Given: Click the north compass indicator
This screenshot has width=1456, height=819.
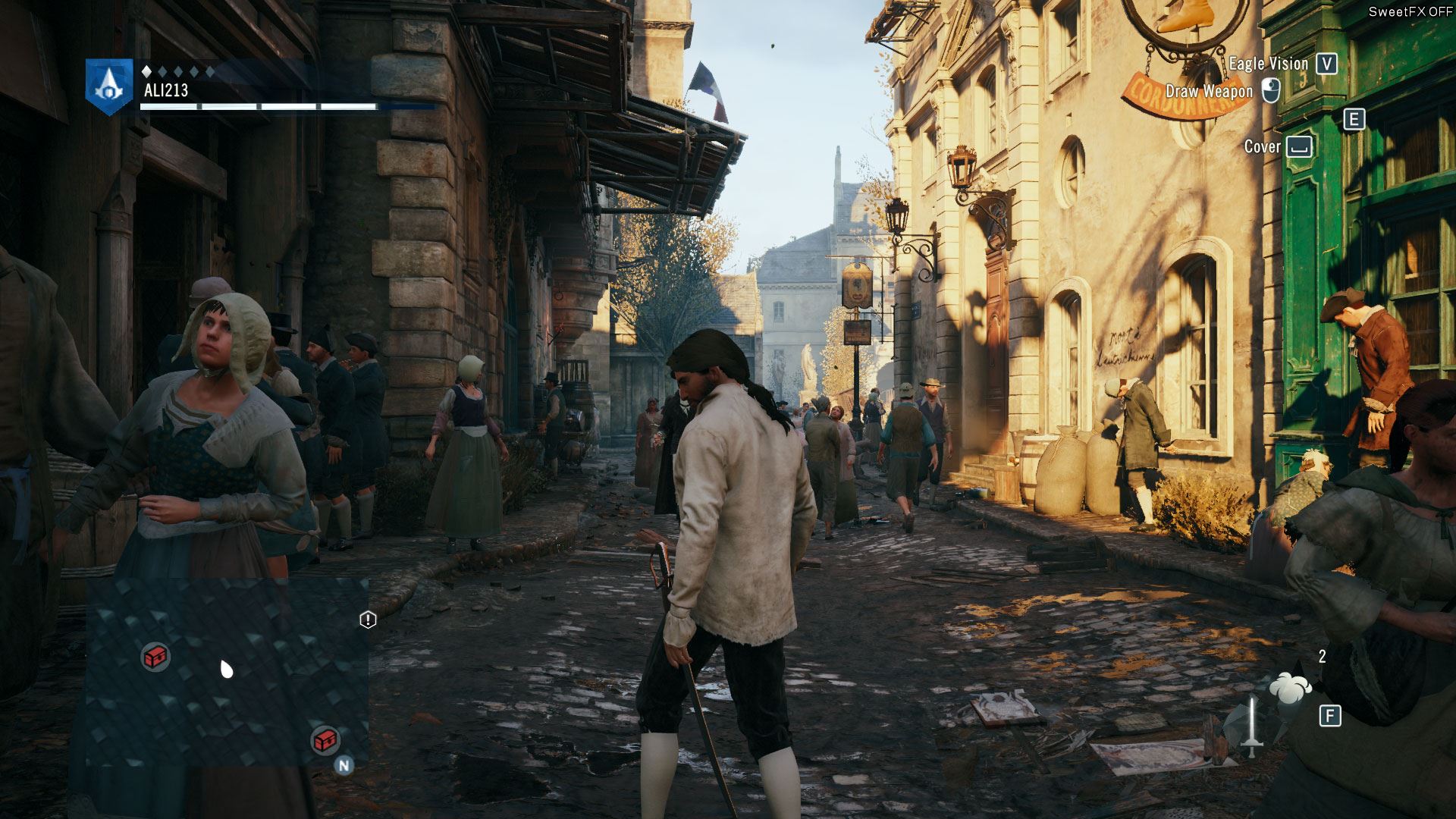Looking at the screenshot, I should [344, 765].
